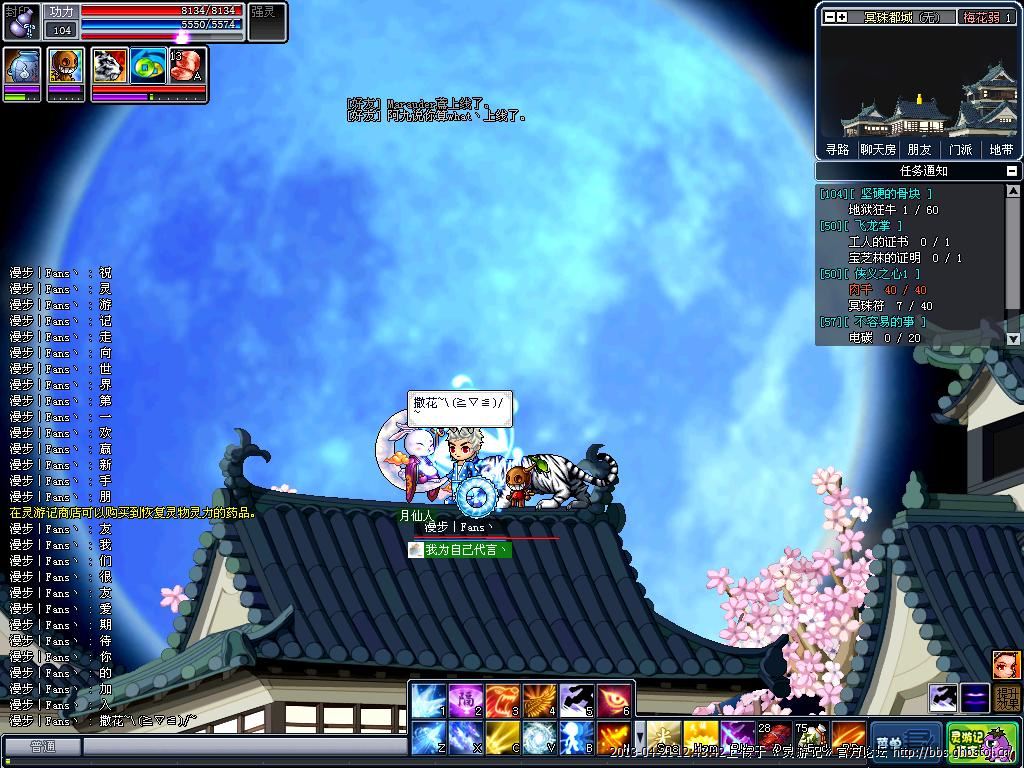The height and width of the screenshot is (768, 1024).
Task: Open the blue 菜单 menu button
Action: point(905,738)
